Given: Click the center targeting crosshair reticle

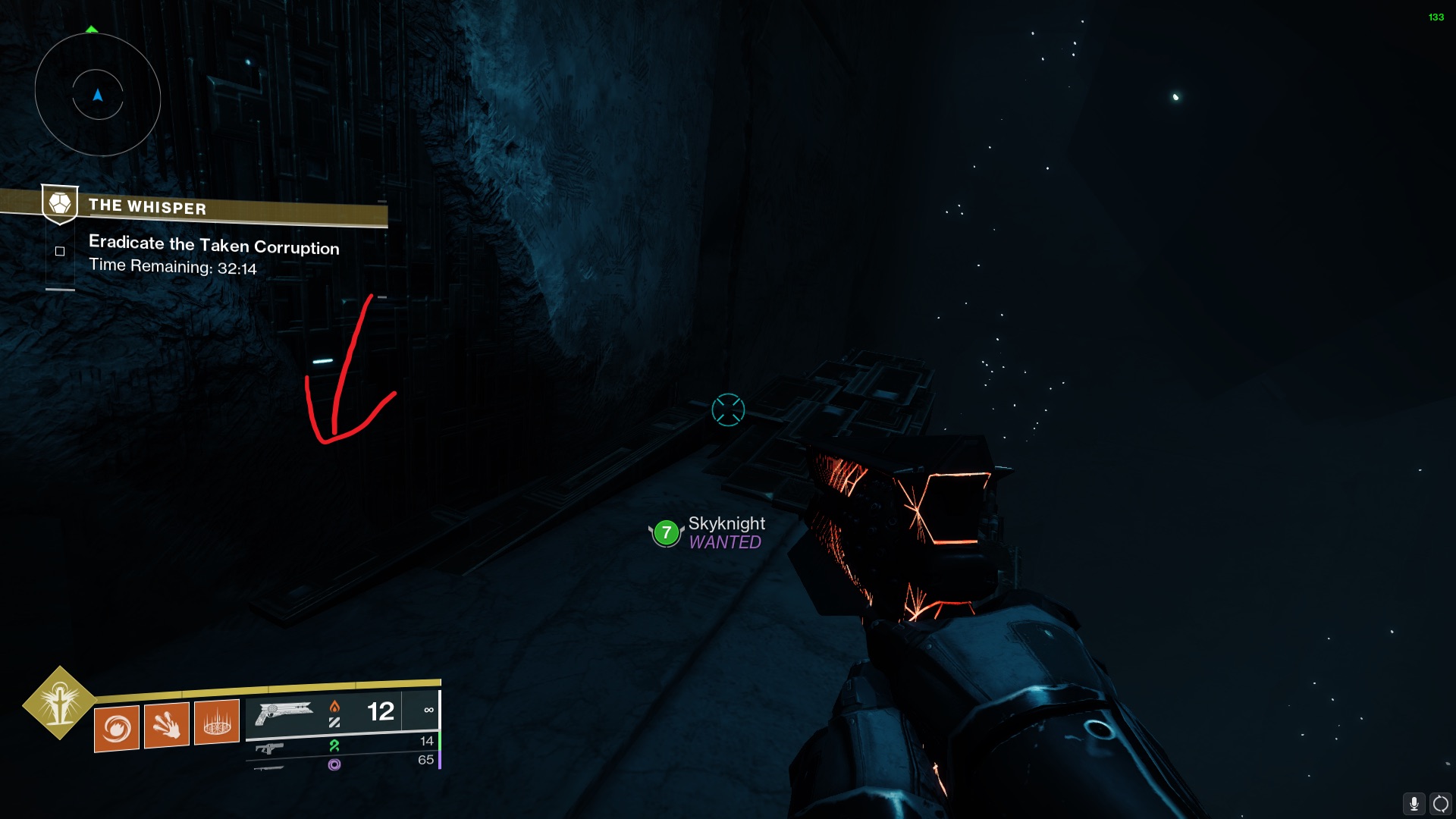Looking at the screenshot, I should [x=727, y=409].
